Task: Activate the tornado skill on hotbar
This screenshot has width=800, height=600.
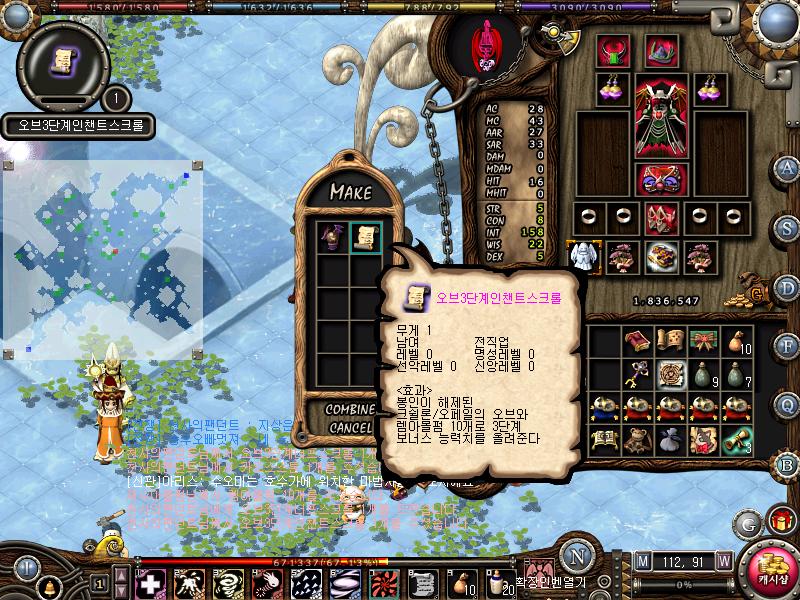Action: 227,582
